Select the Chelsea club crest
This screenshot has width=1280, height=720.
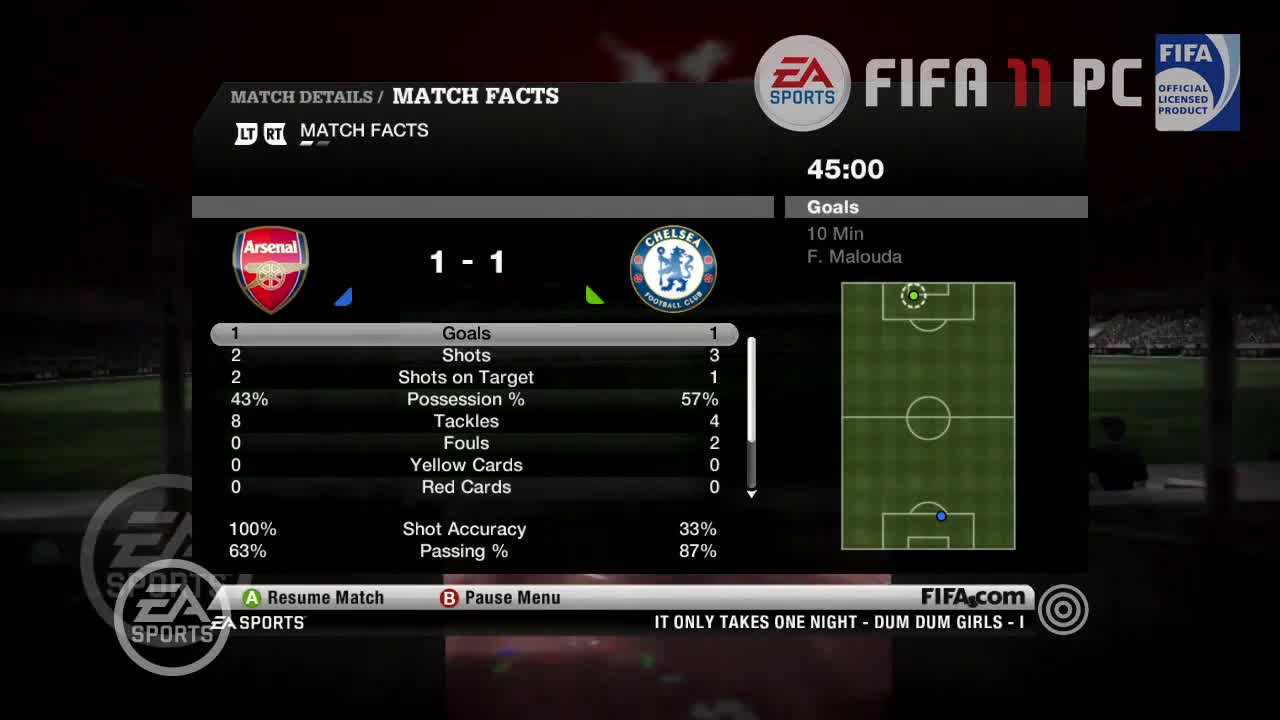[673, 267]
